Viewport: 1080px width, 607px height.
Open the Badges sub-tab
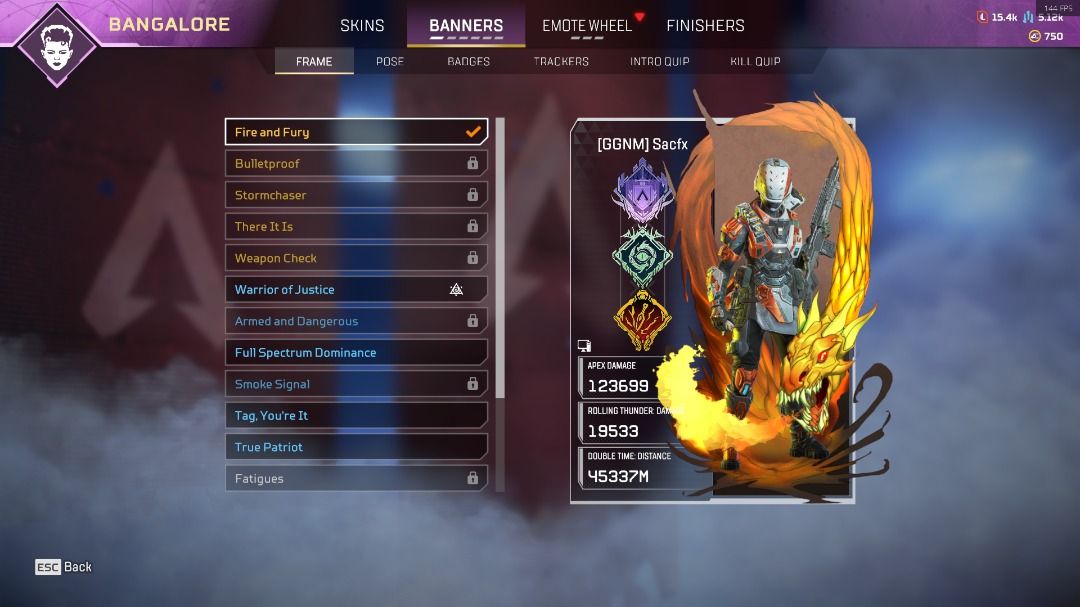coord(468,61)
